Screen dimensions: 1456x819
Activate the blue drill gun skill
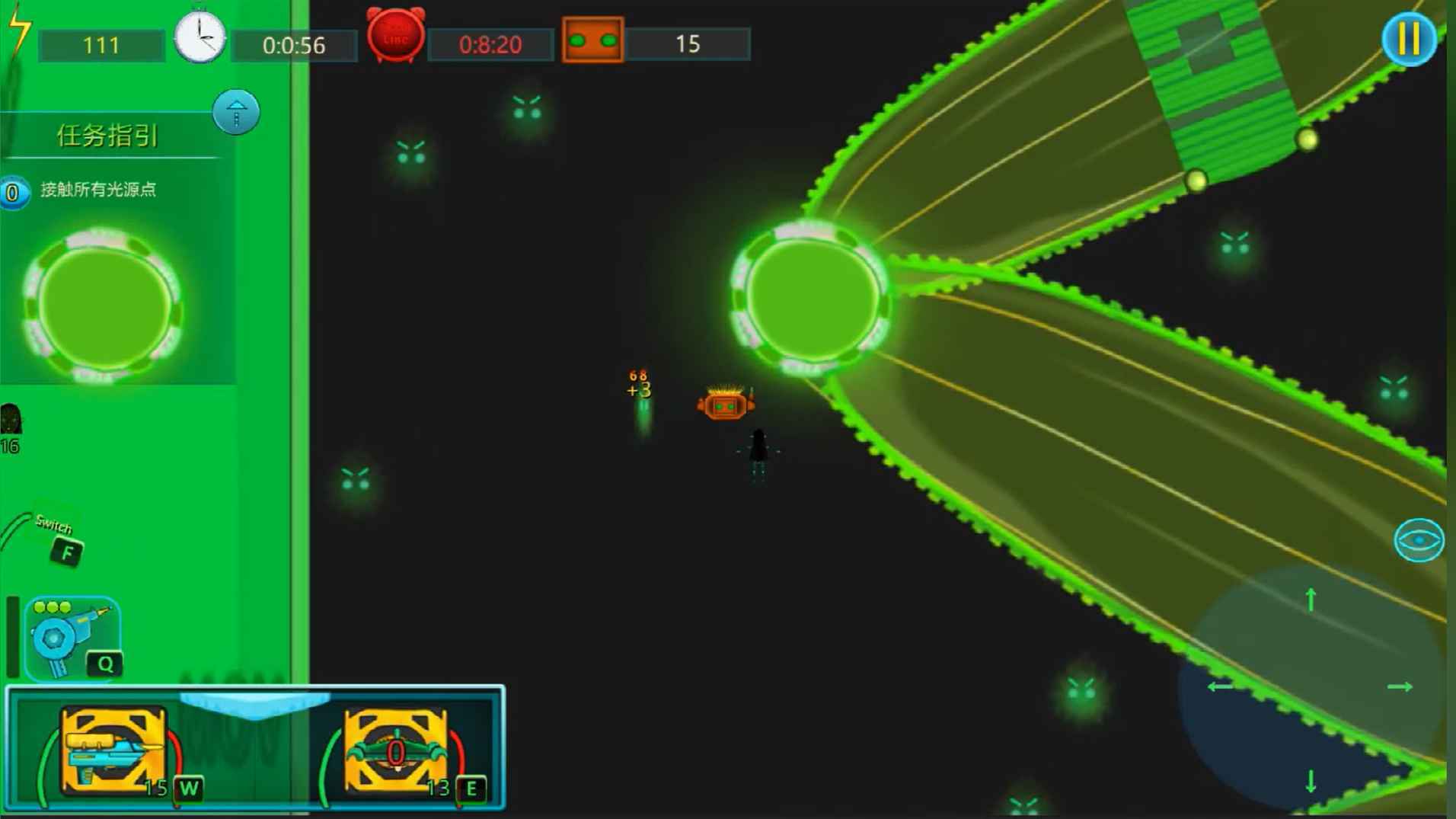72,638
